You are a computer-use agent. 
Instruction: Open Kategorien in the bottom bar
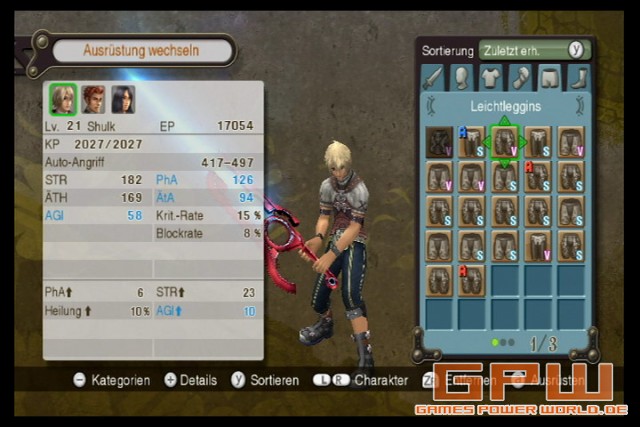(x=111, y=380)
